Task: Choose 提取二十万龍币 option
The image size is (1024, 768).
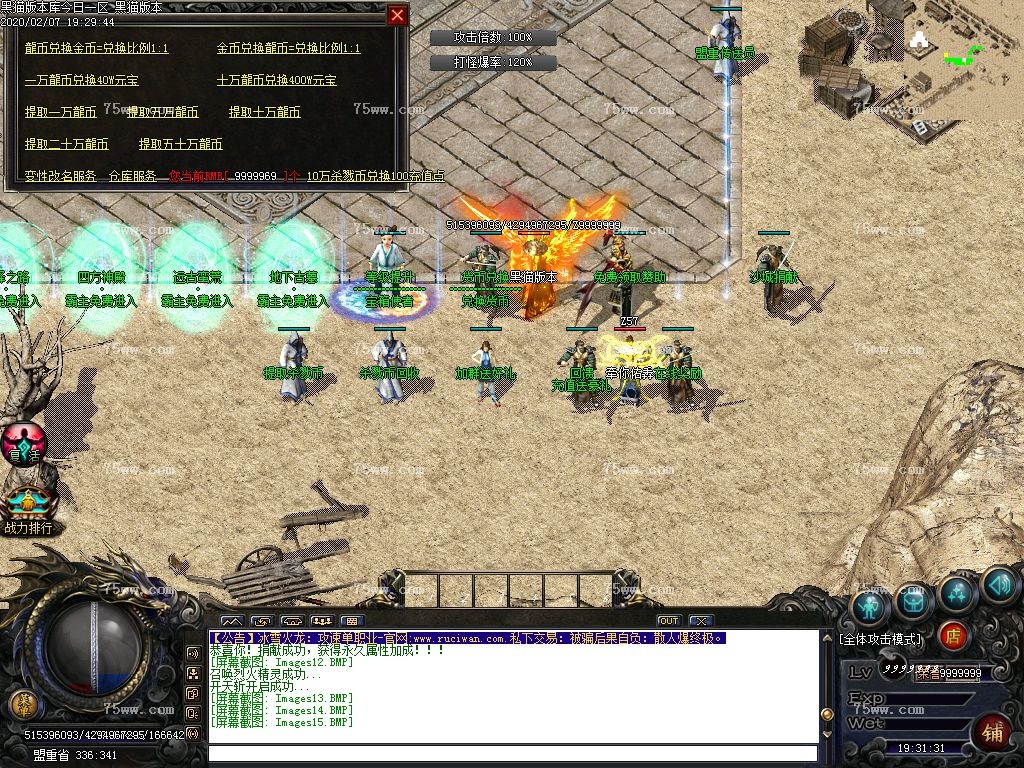Action: coord(67,144)
